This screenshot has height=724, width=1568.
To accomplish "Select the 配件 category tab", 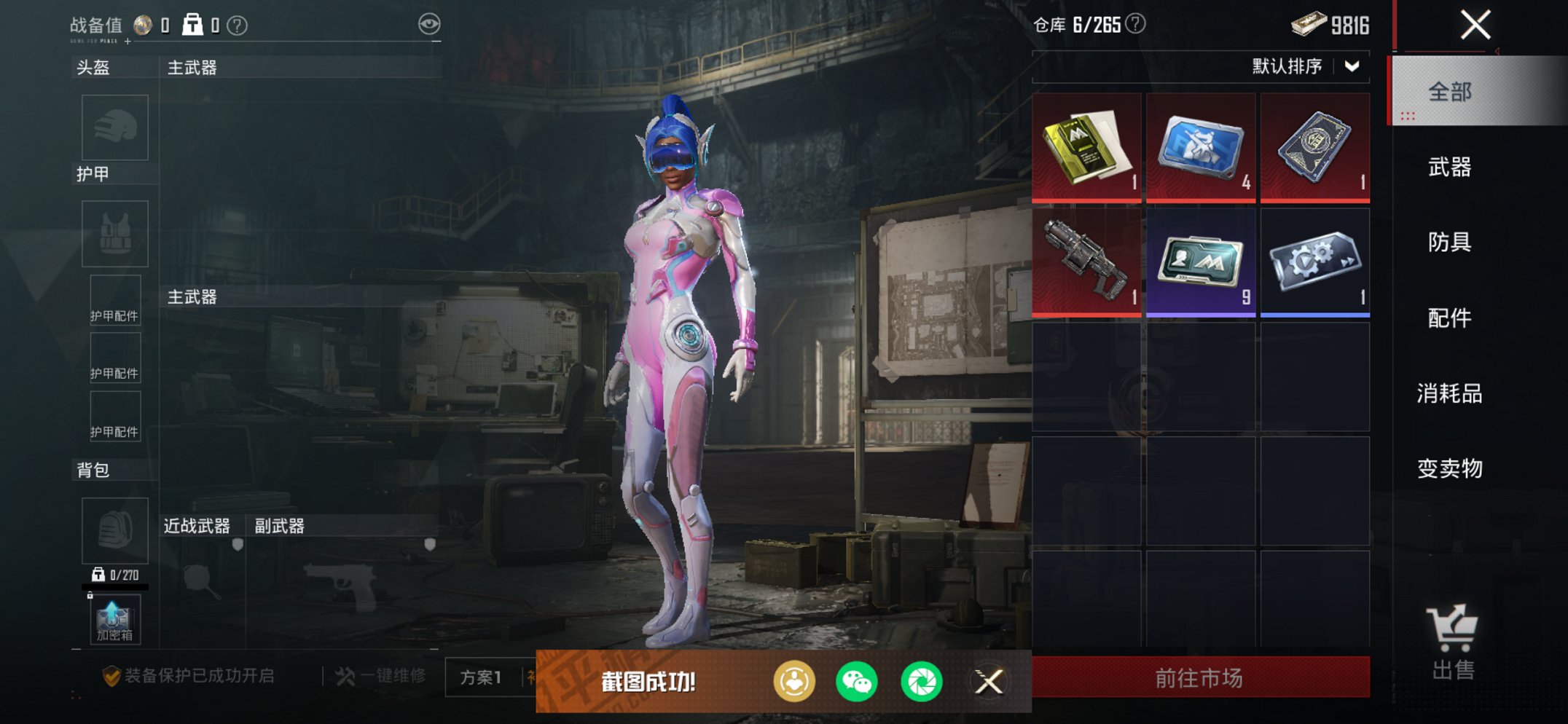I will [1450, 318].
